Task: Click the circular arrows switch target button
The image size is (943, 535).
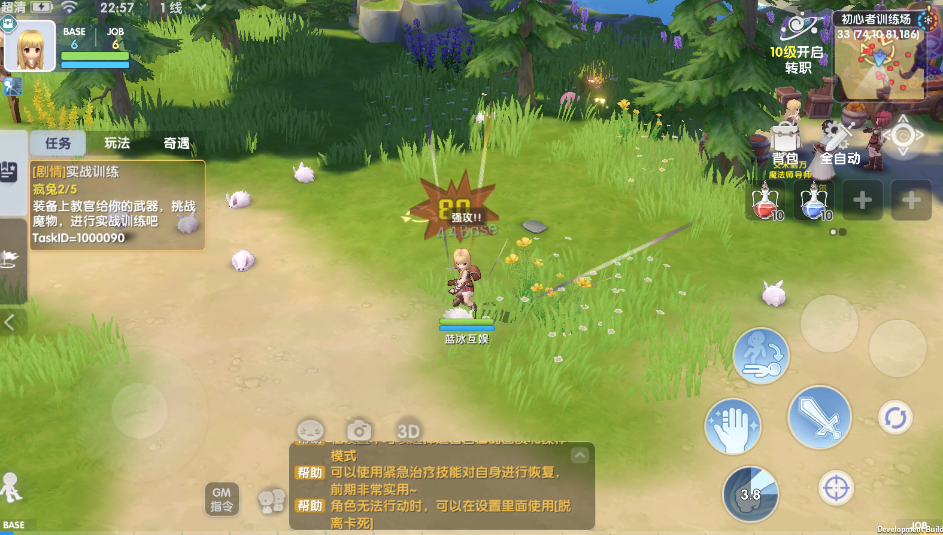Action: 894,417
